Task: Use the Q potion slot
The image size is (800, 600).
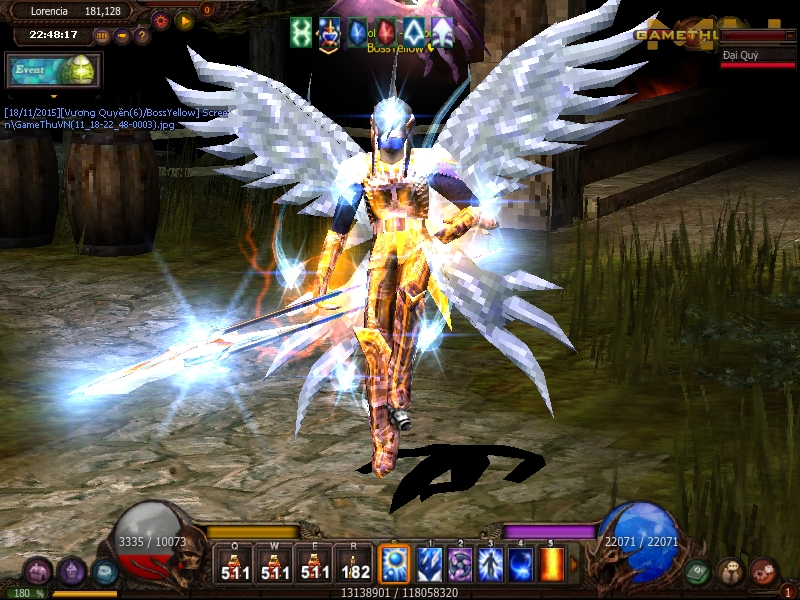Action: click(x=233, y=565)
